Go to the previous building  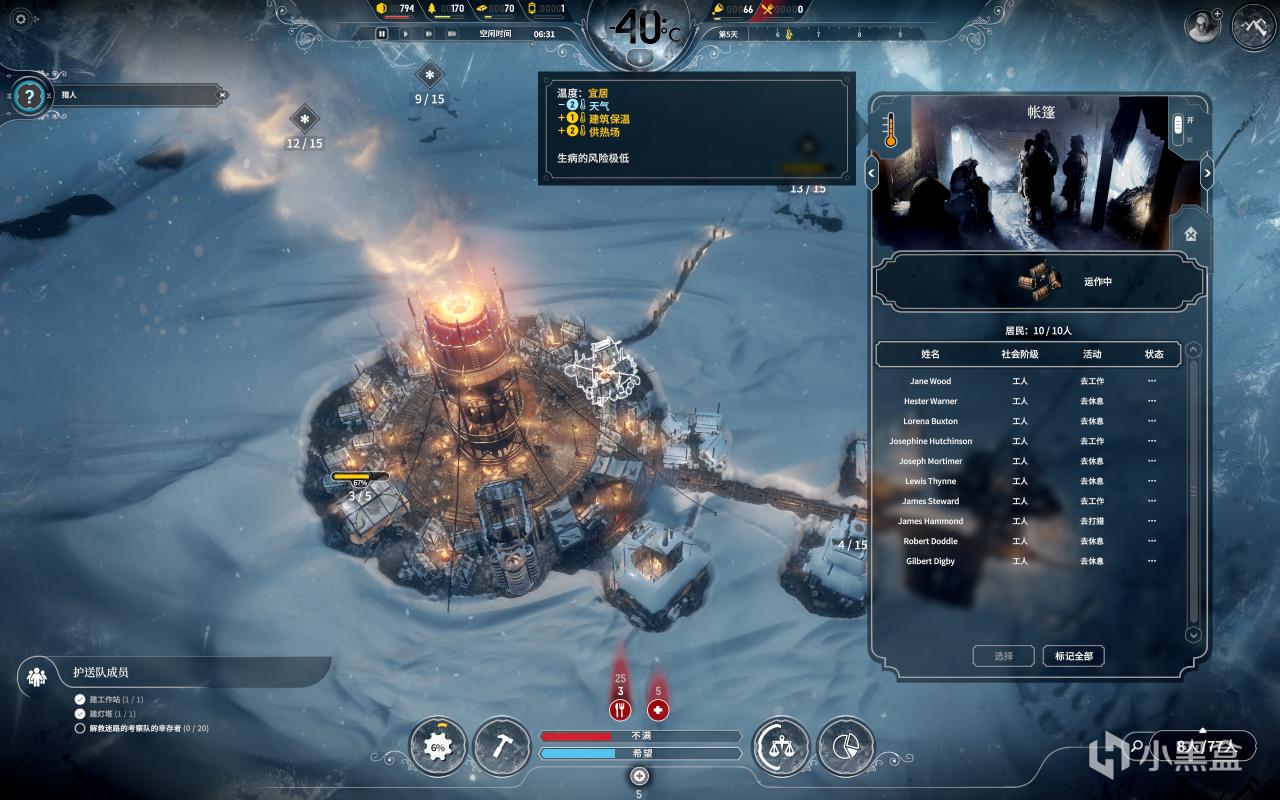[871, 173]
